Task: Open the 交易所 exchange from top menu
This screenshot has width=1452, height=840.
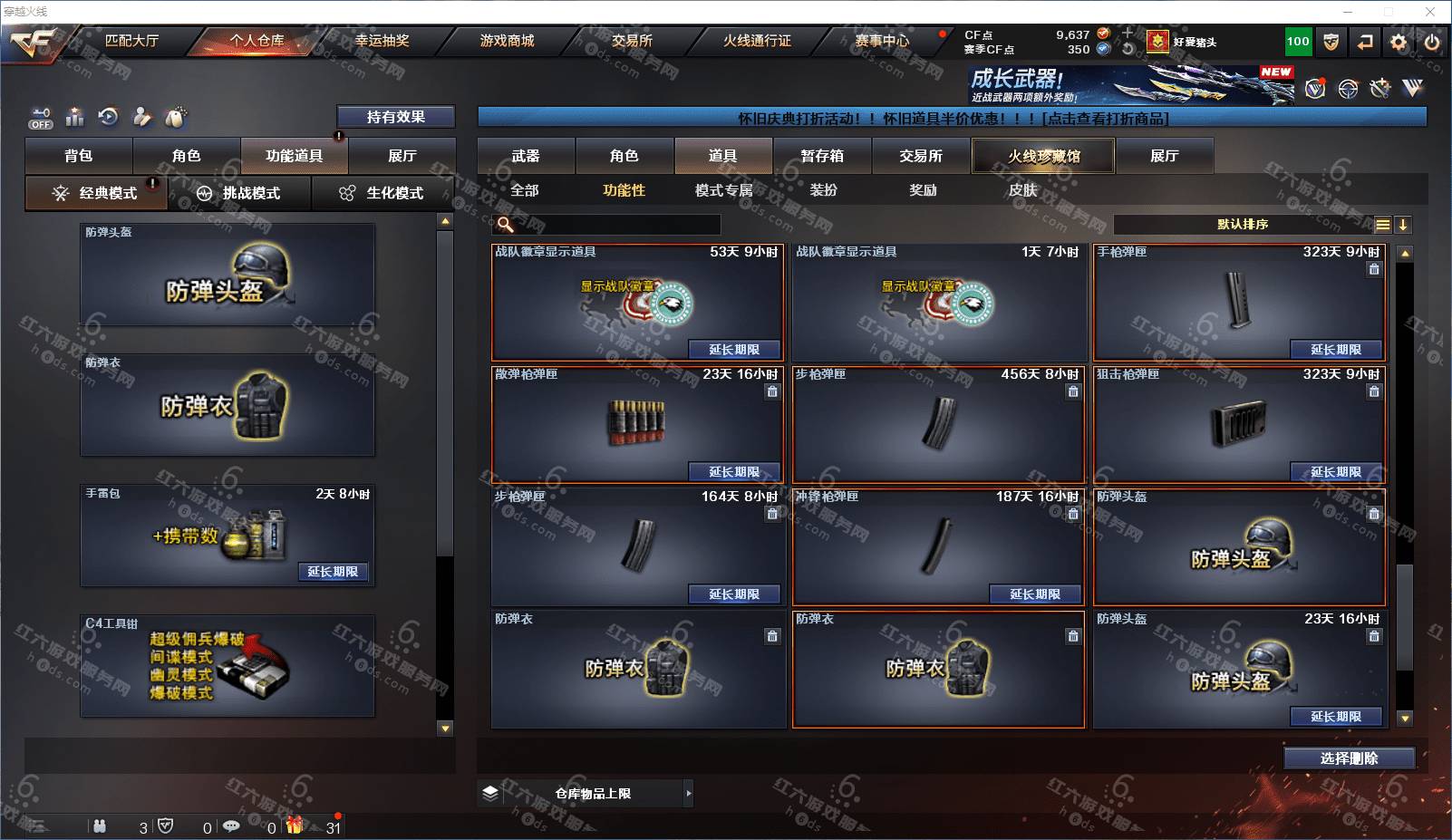Action: click(x=632, y=41)
